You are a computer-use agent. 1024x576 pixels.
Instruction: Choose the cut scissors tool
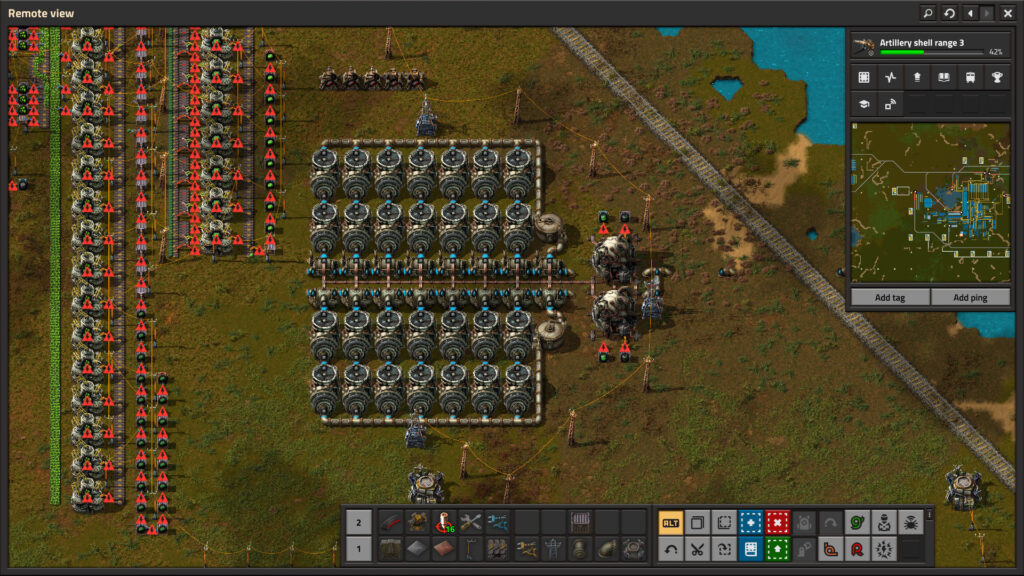pos(697,548)
